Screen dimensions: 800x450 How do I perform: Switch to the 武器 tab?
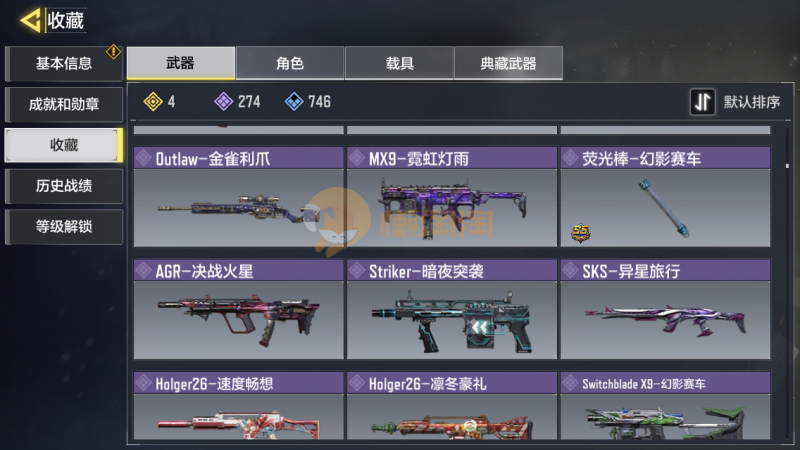pyautogui.click(x=181, y=64)
